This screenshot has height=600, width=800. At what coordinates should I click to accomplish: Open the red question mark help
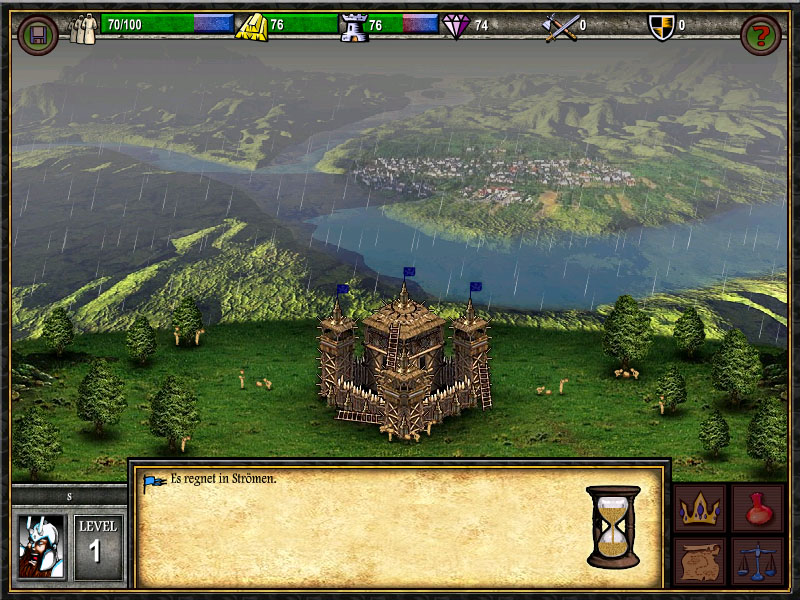click(760, 35)
